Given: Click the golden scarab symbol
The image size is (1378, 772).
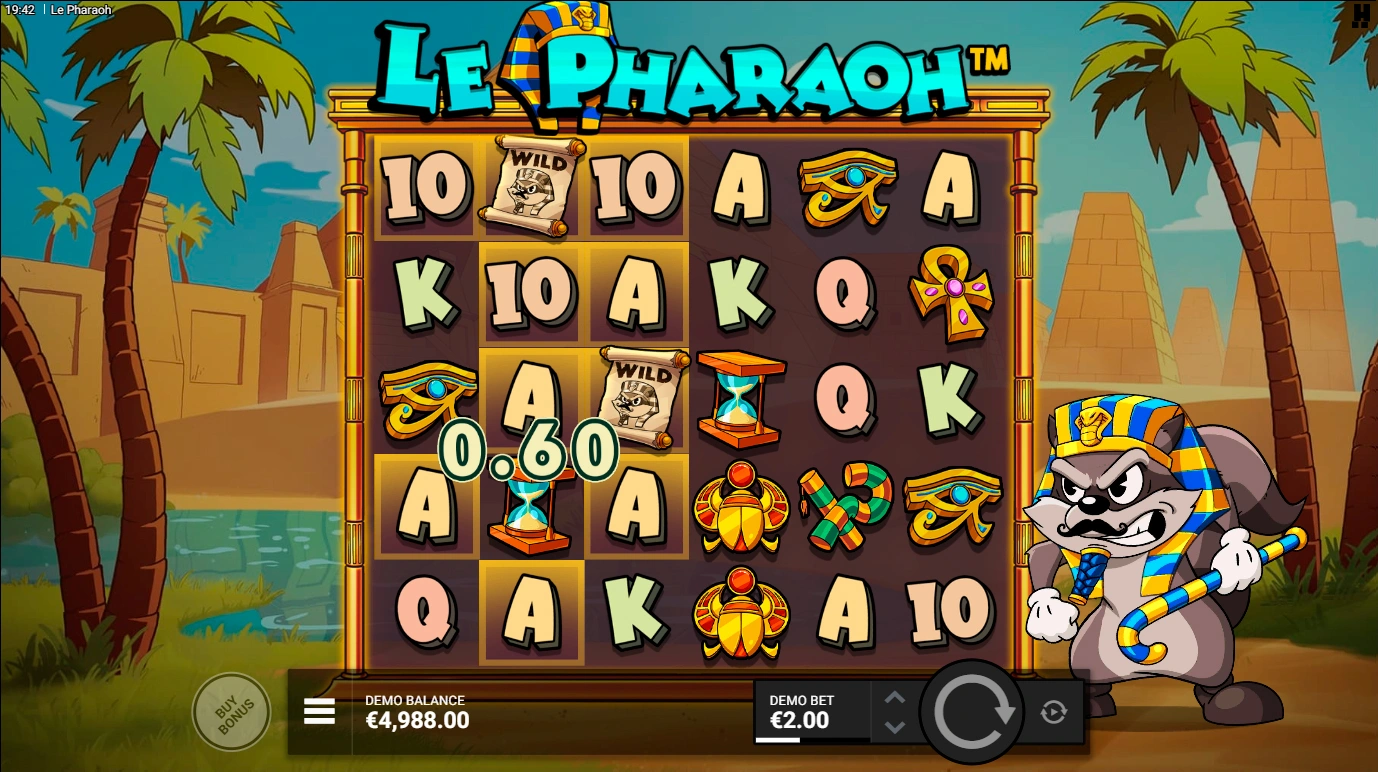Looking at the screenshot, I should click(742, 512).
